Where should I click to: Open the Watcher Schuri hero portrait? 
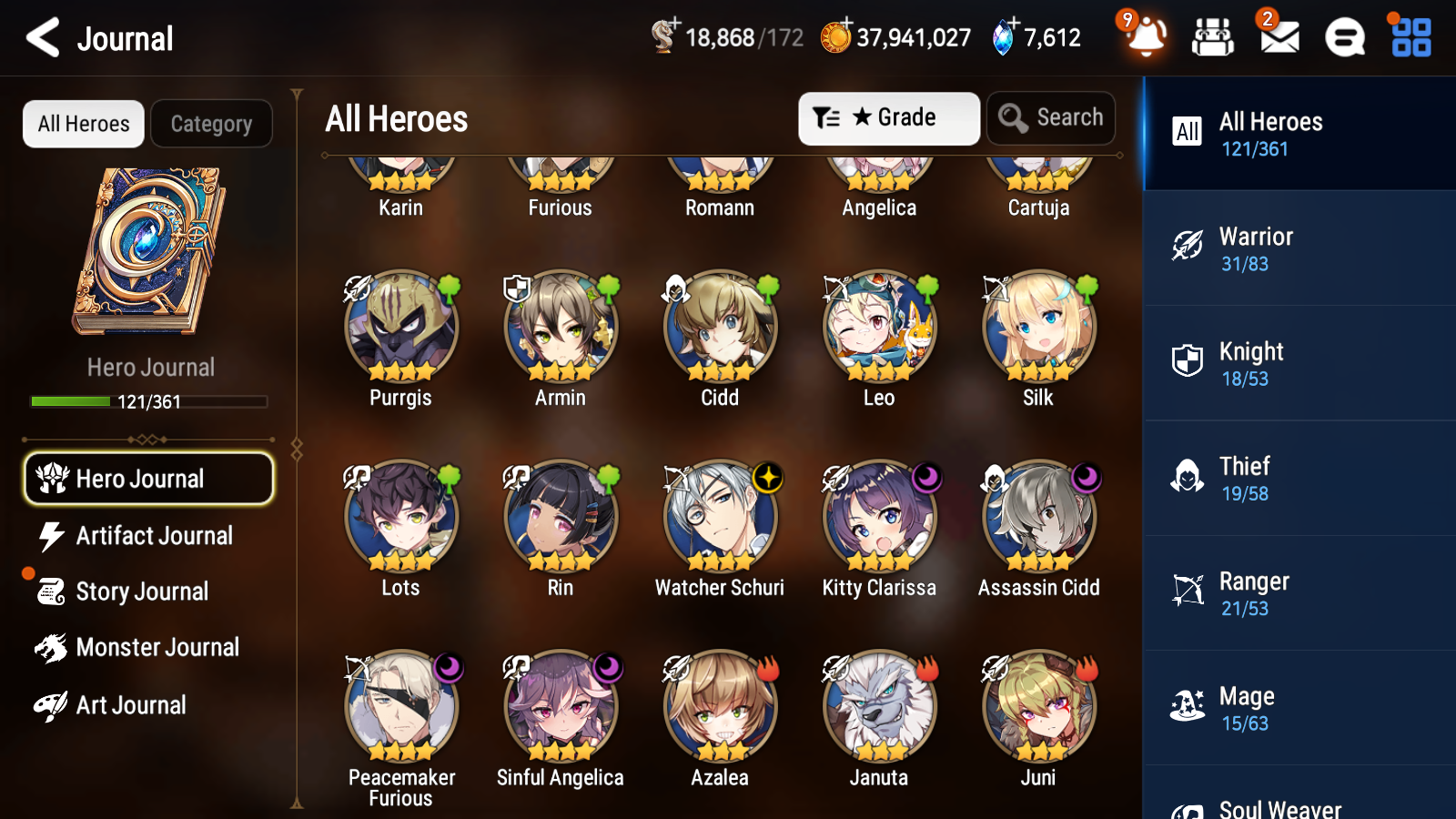click(720, 518)
